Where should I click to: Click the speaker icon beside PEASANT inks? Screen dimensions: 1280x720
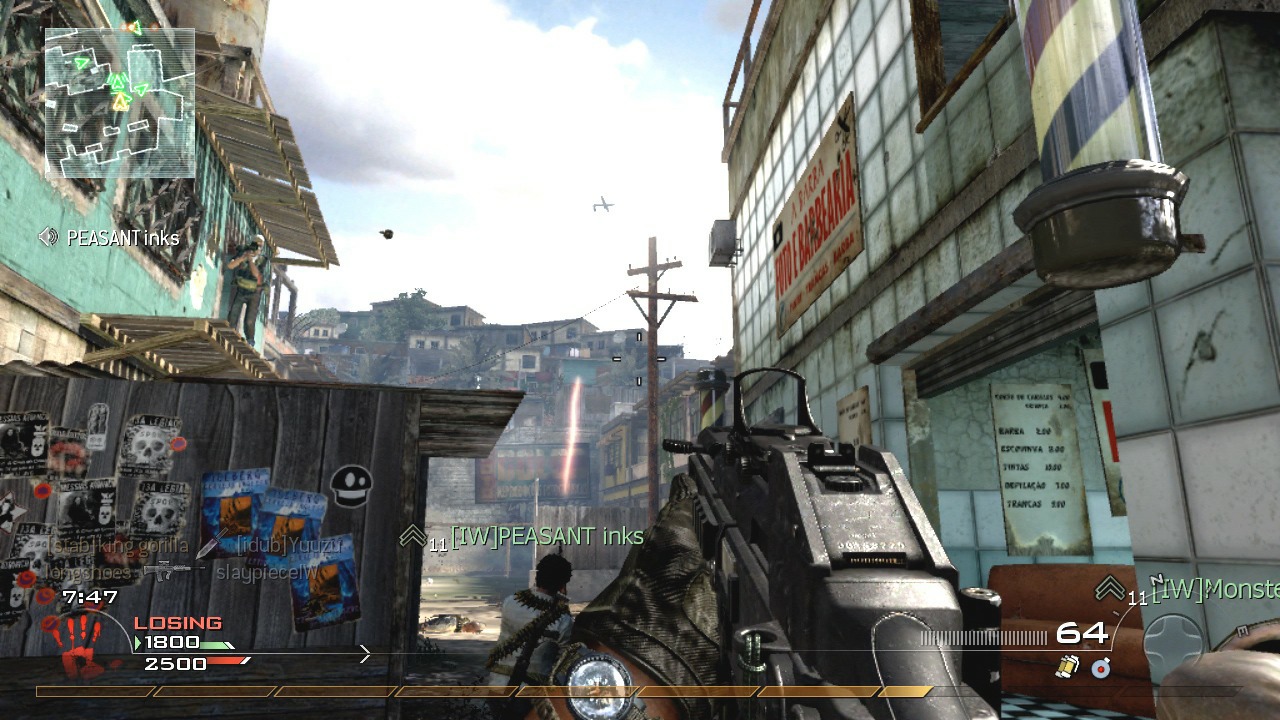tap(47, 238)
